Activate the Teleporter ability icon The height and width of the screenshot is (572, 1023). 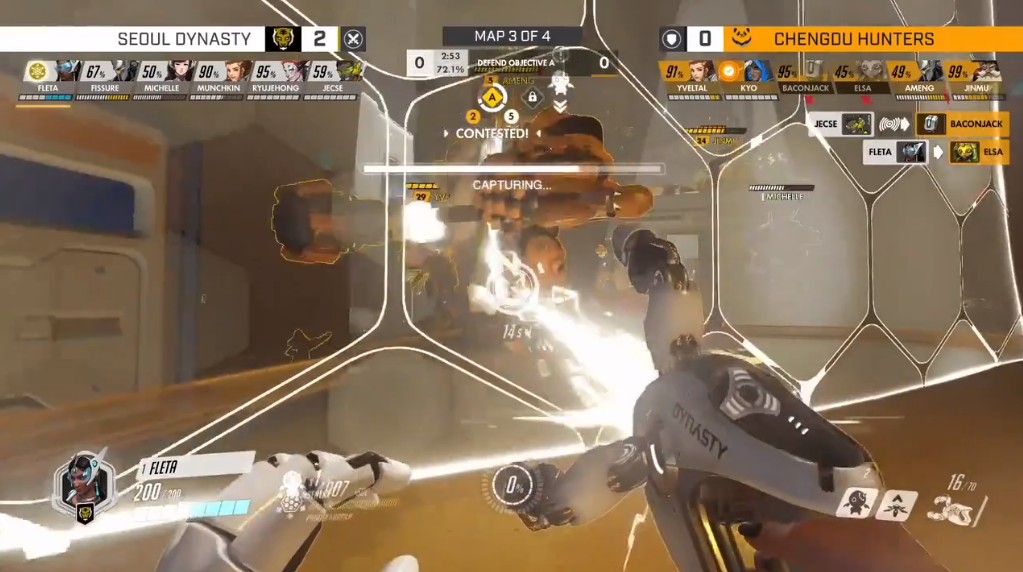coord(897,504)
